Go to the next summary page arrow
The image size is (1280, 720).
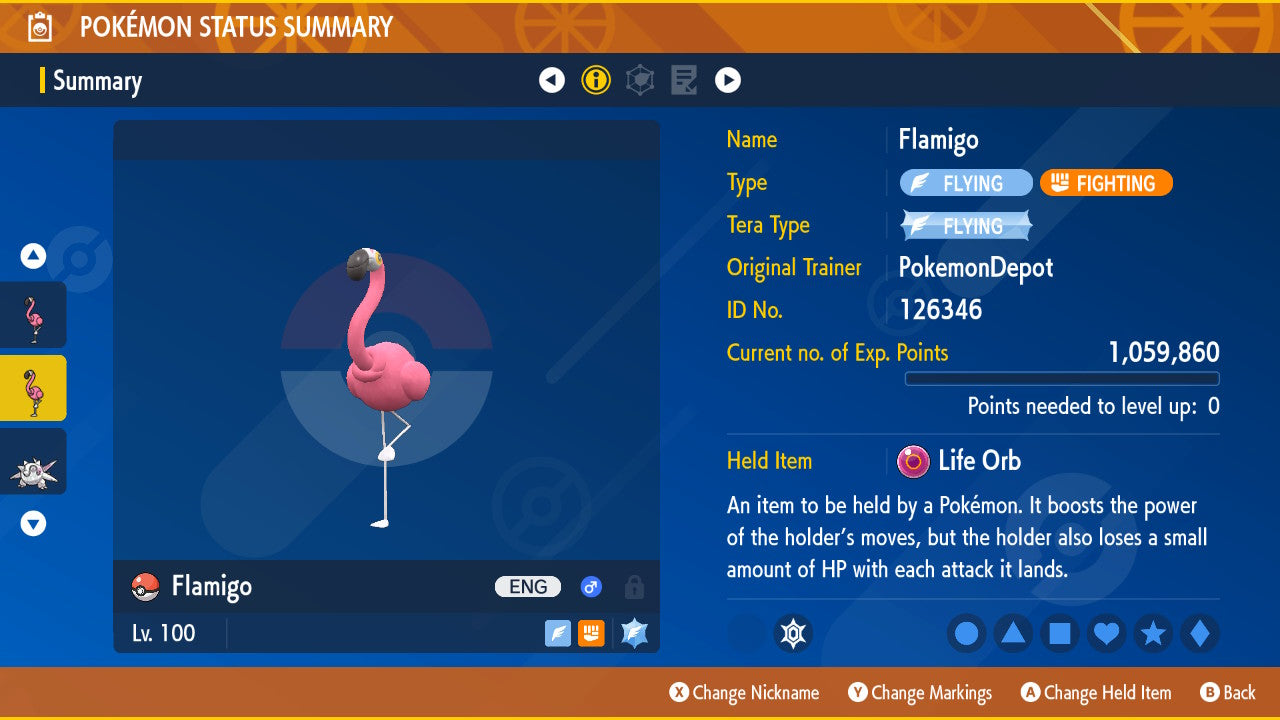(728, 80)
